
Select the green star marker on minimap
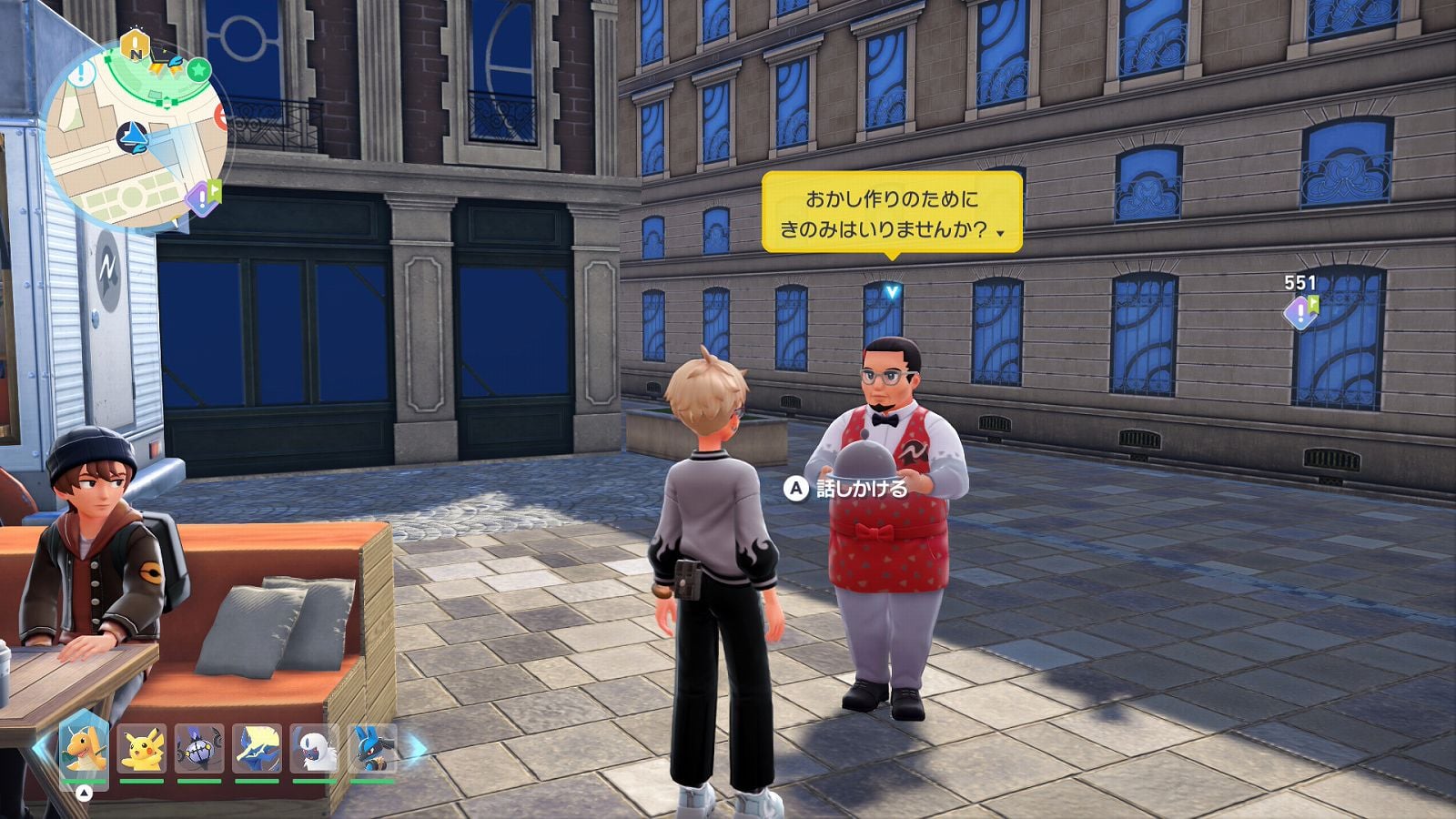pos(199,69)
